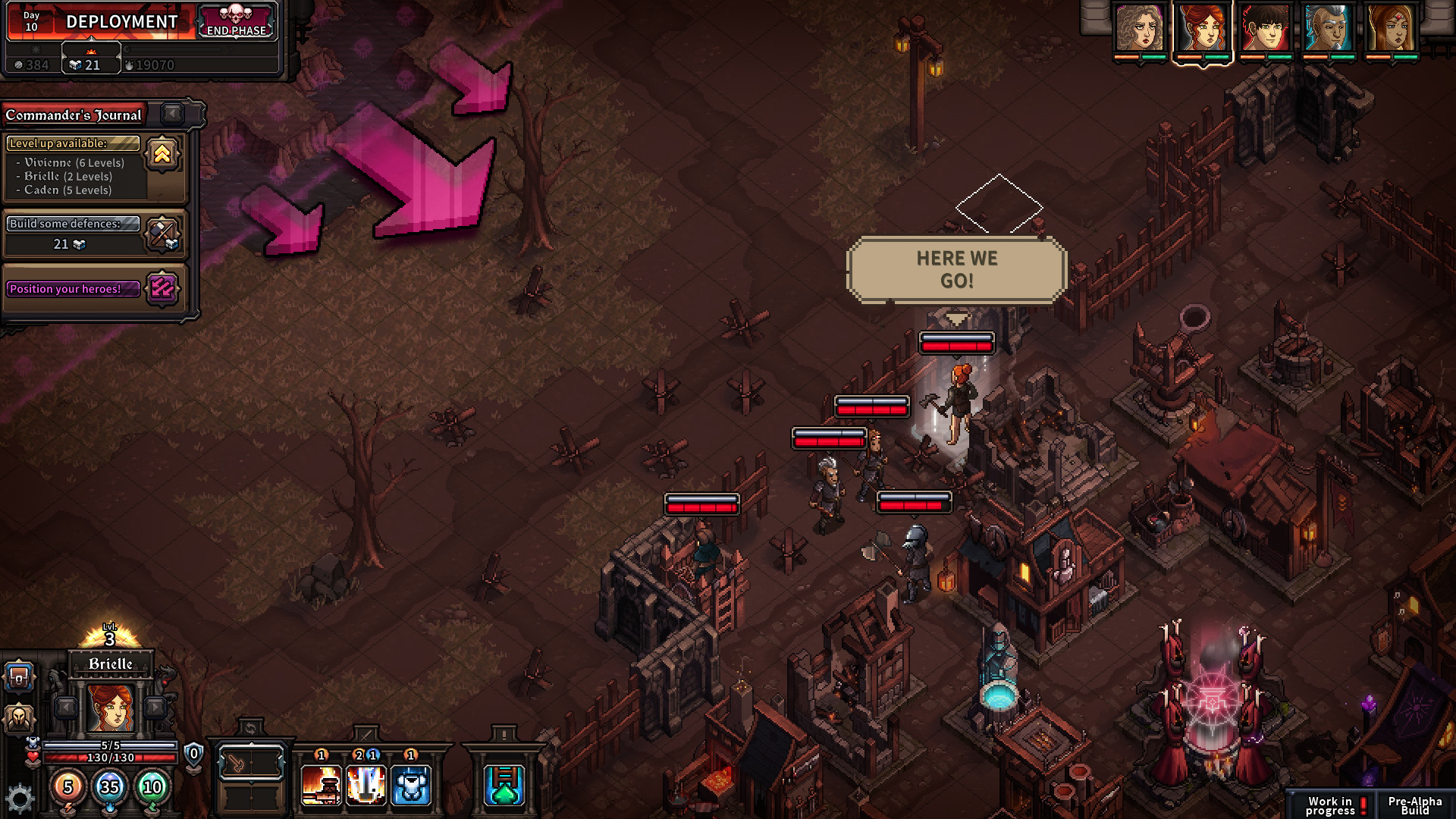Viewport: 1456px width, 819px height.
Task: Collapse the Commander's Journal panel
Action: click(171, 114)
